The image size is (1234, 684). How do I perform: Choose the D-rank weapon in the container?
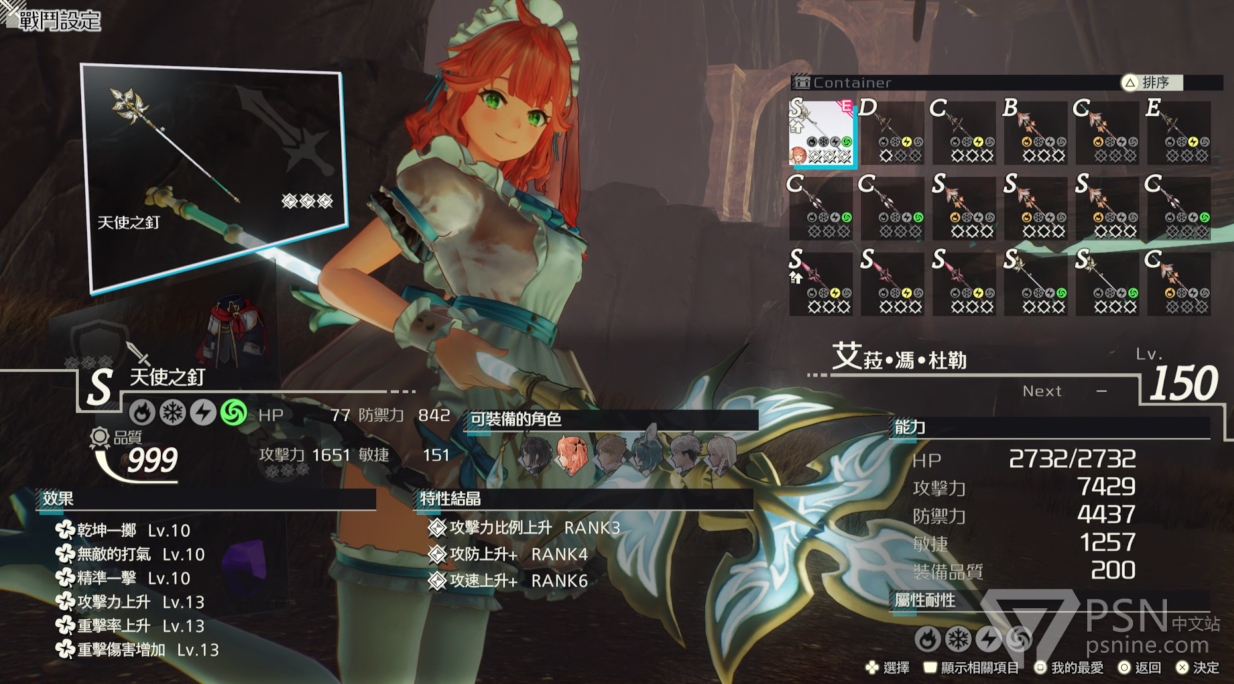[891, 133]
